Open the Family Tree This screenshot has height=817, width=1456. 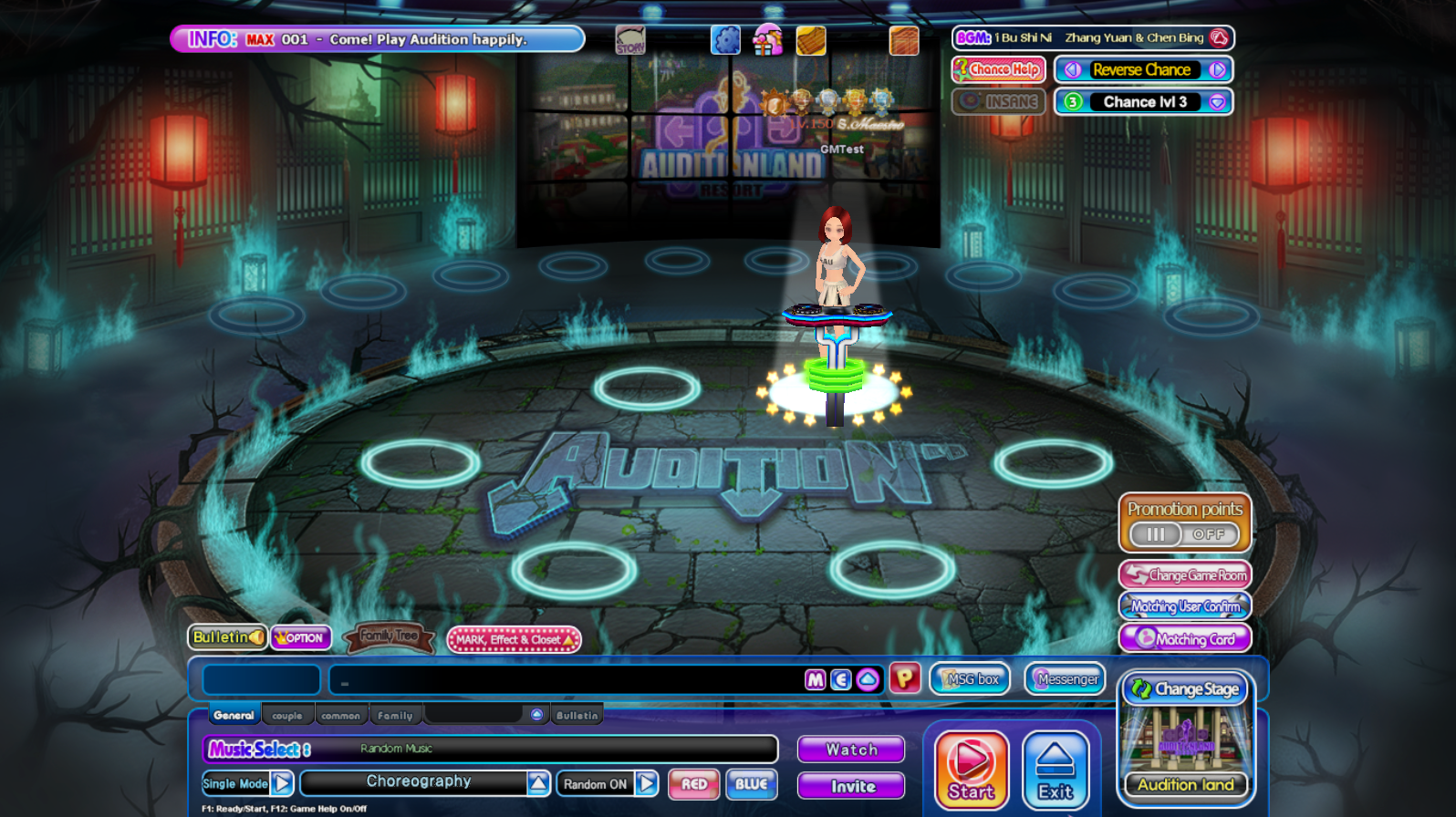pyautogui.click(x=389, y=636)
